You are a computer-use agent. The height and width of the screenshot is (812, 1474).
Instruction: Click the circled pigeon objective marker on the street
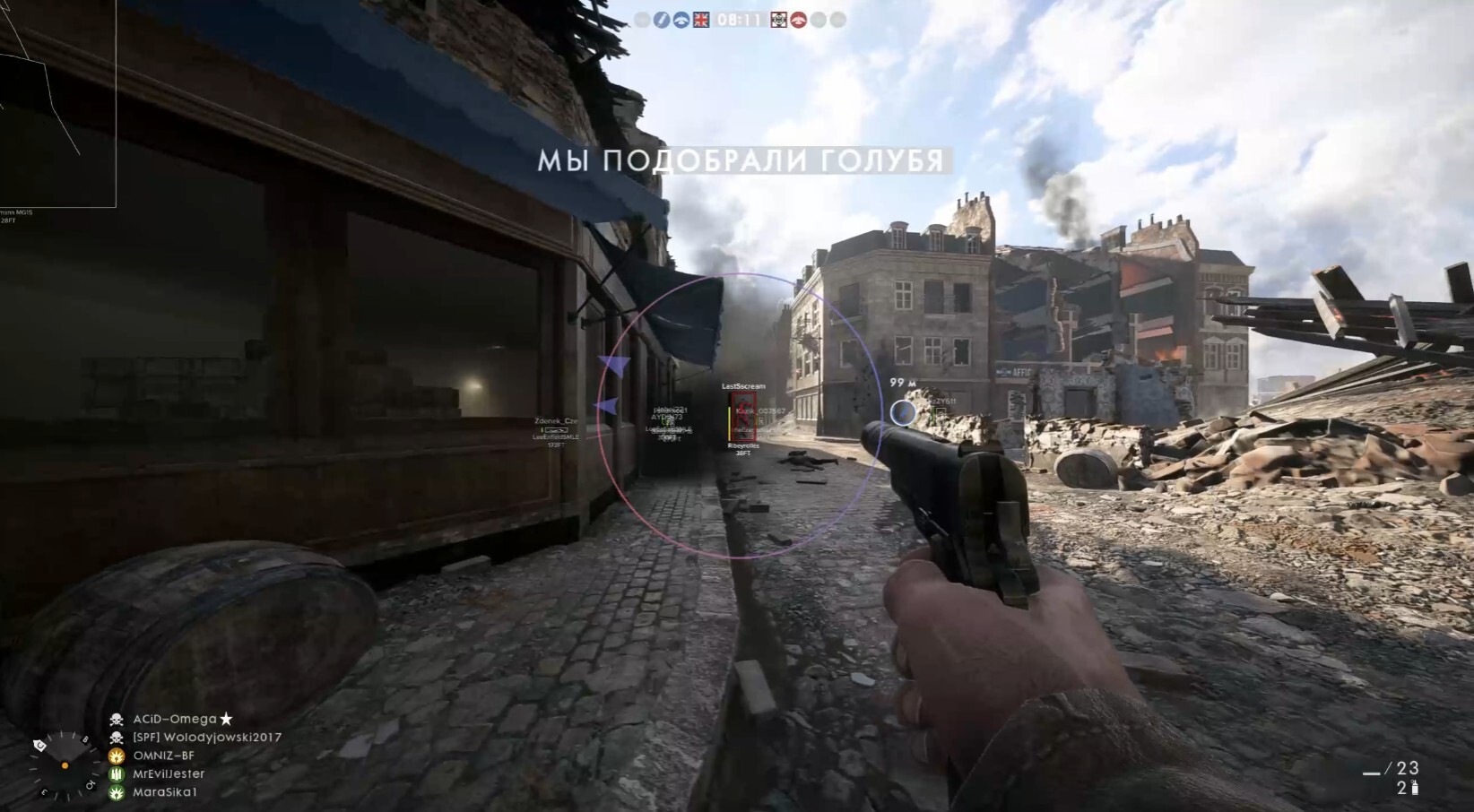(x=905, y=412)
